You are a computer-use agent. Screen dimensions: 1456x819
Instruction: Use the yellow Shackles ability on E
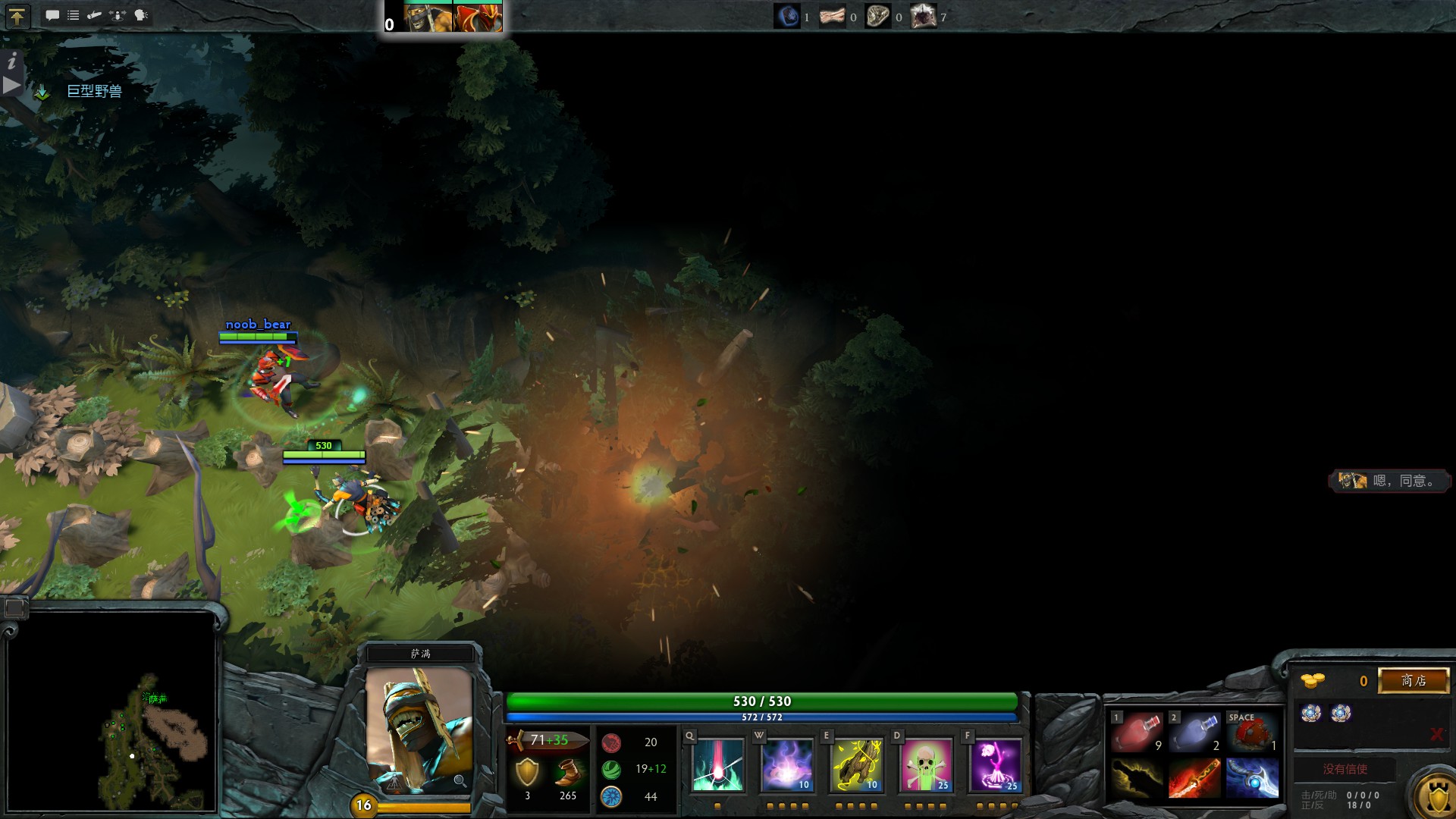856,765
